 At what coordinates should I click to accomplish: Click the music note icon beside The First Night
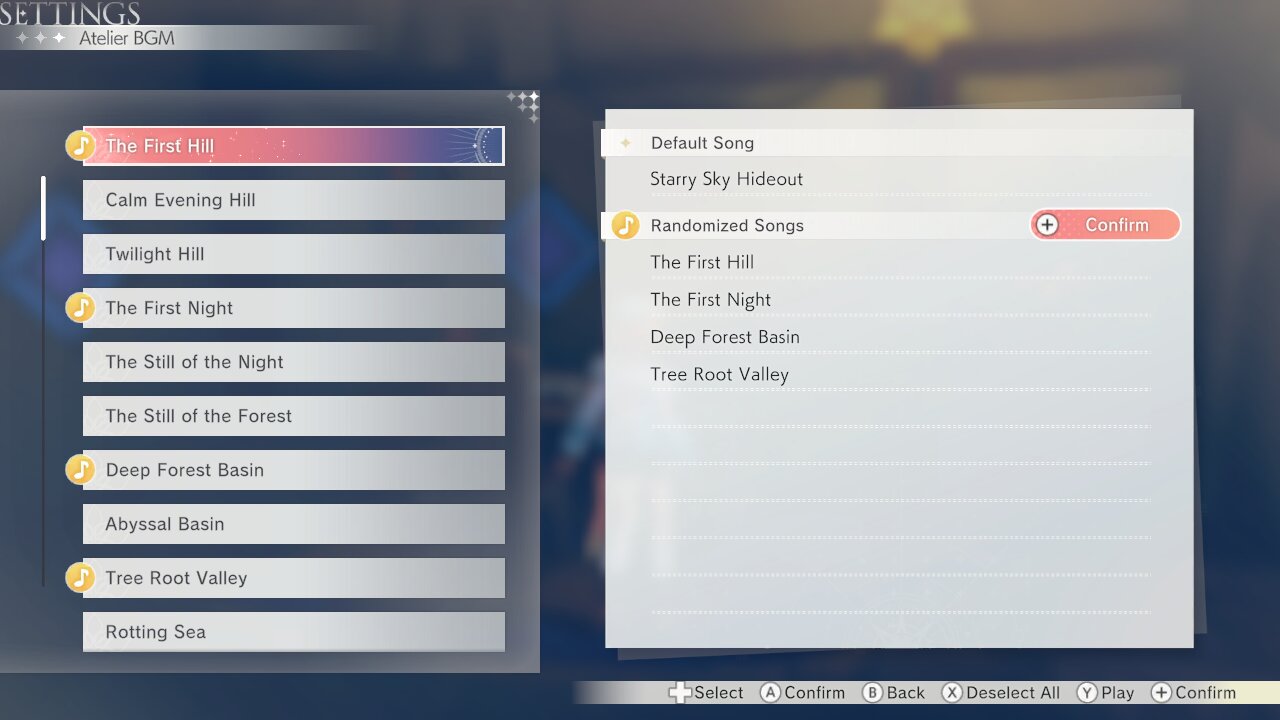(81, 307)
